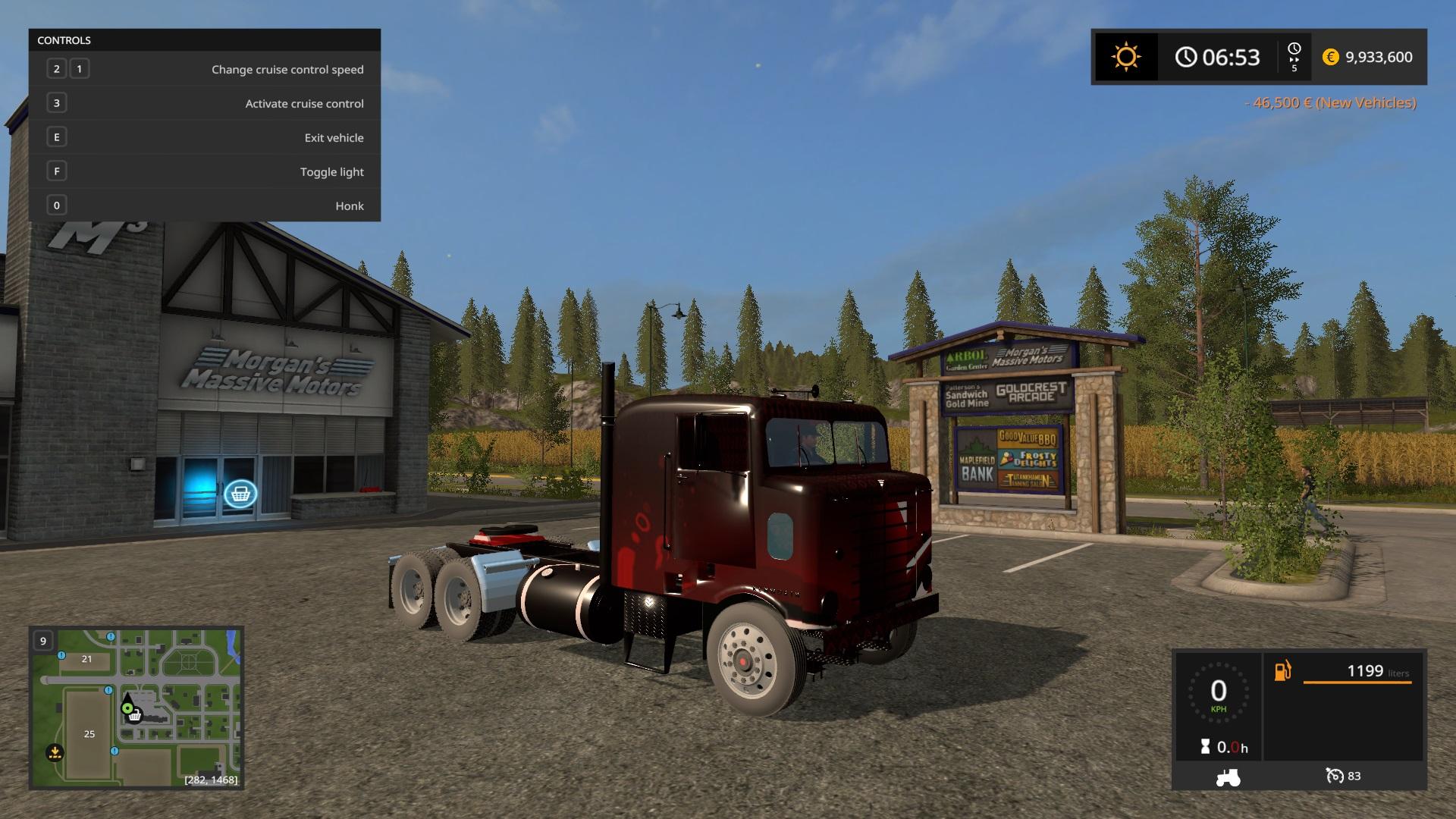Click the yellow marker on the minimap
Screen dimensions: 1456x819
(54, 753)
